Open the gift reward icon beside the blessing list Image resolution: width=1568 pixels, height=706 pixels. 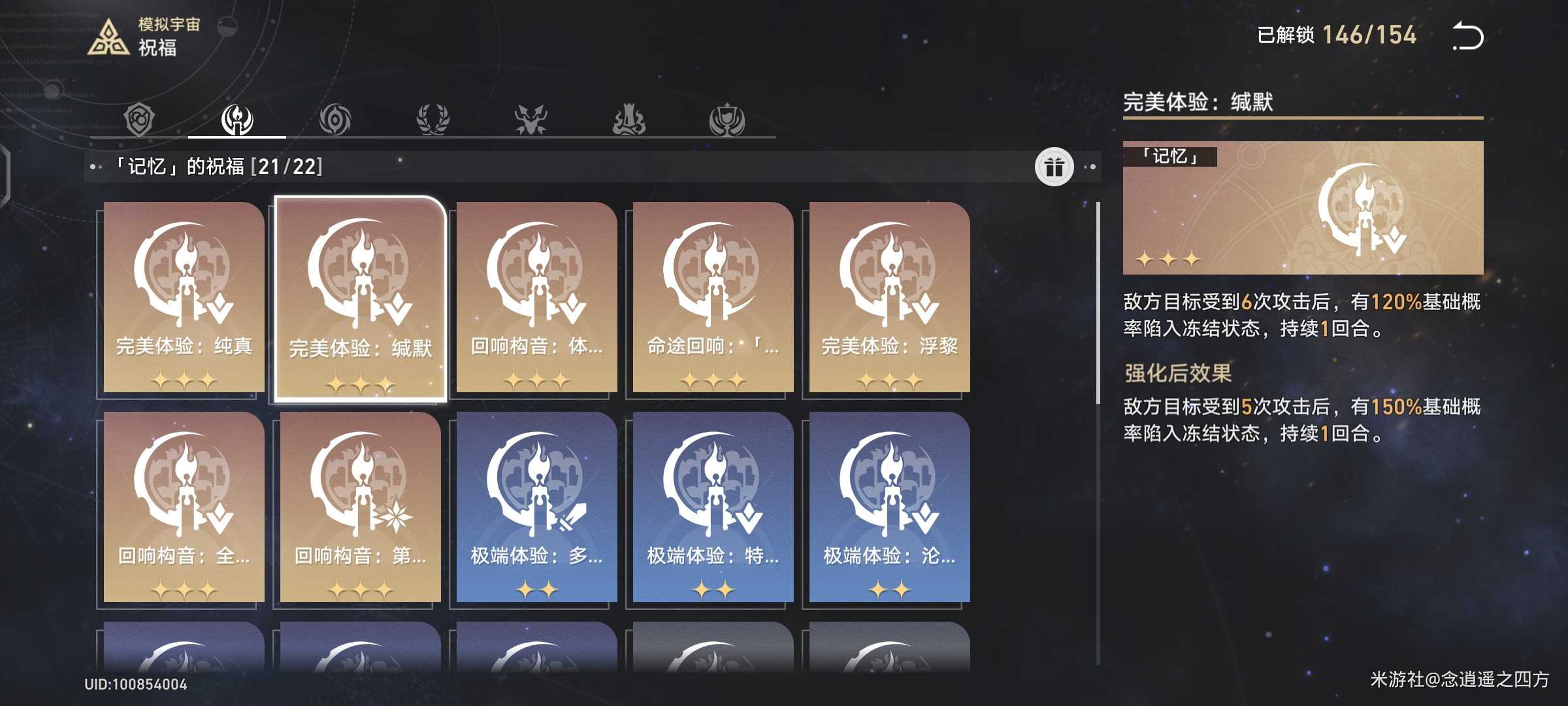(x=1055, y=166)
